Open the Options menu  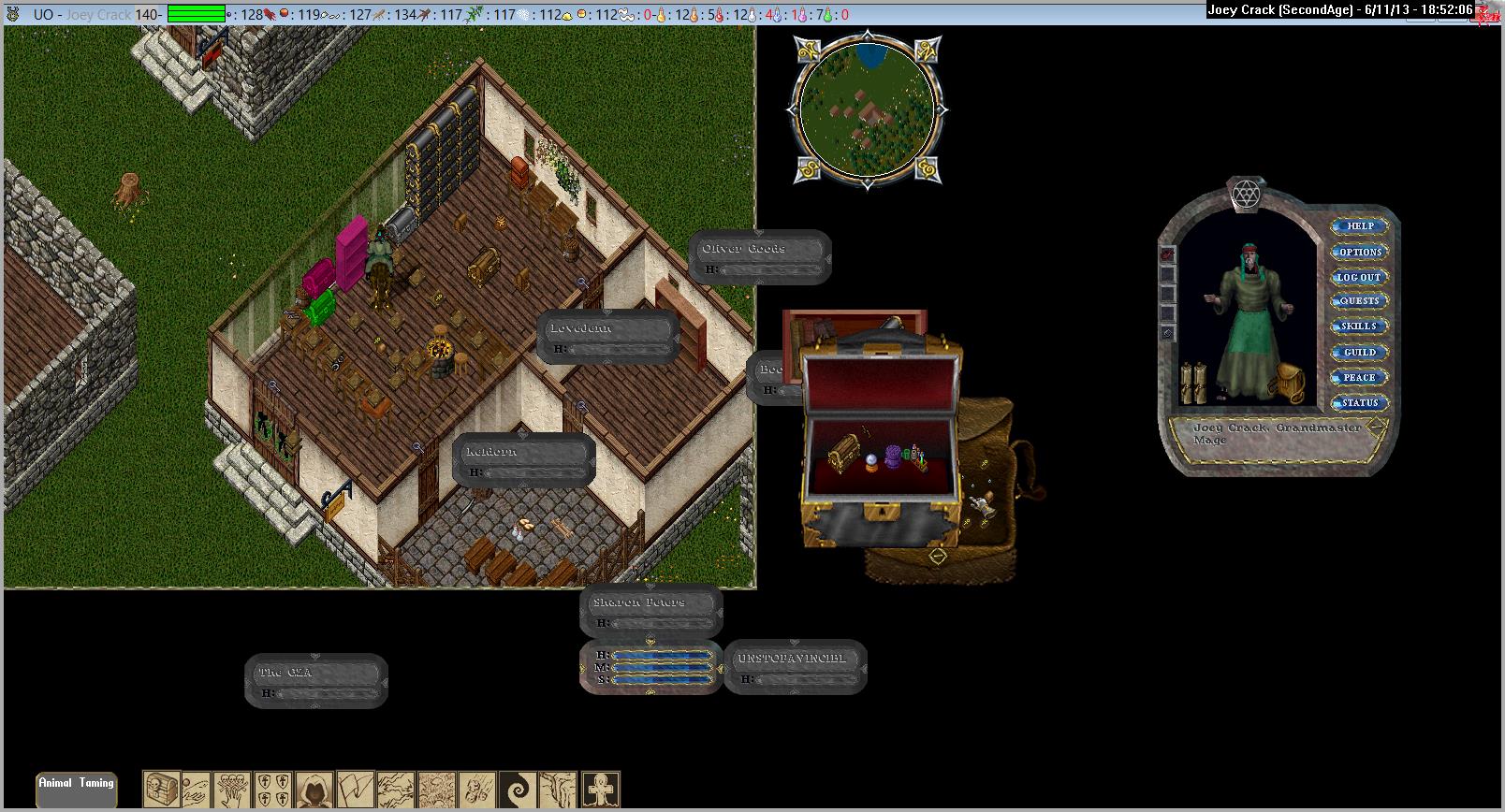pyautogui.click(x=1360, y=252)
